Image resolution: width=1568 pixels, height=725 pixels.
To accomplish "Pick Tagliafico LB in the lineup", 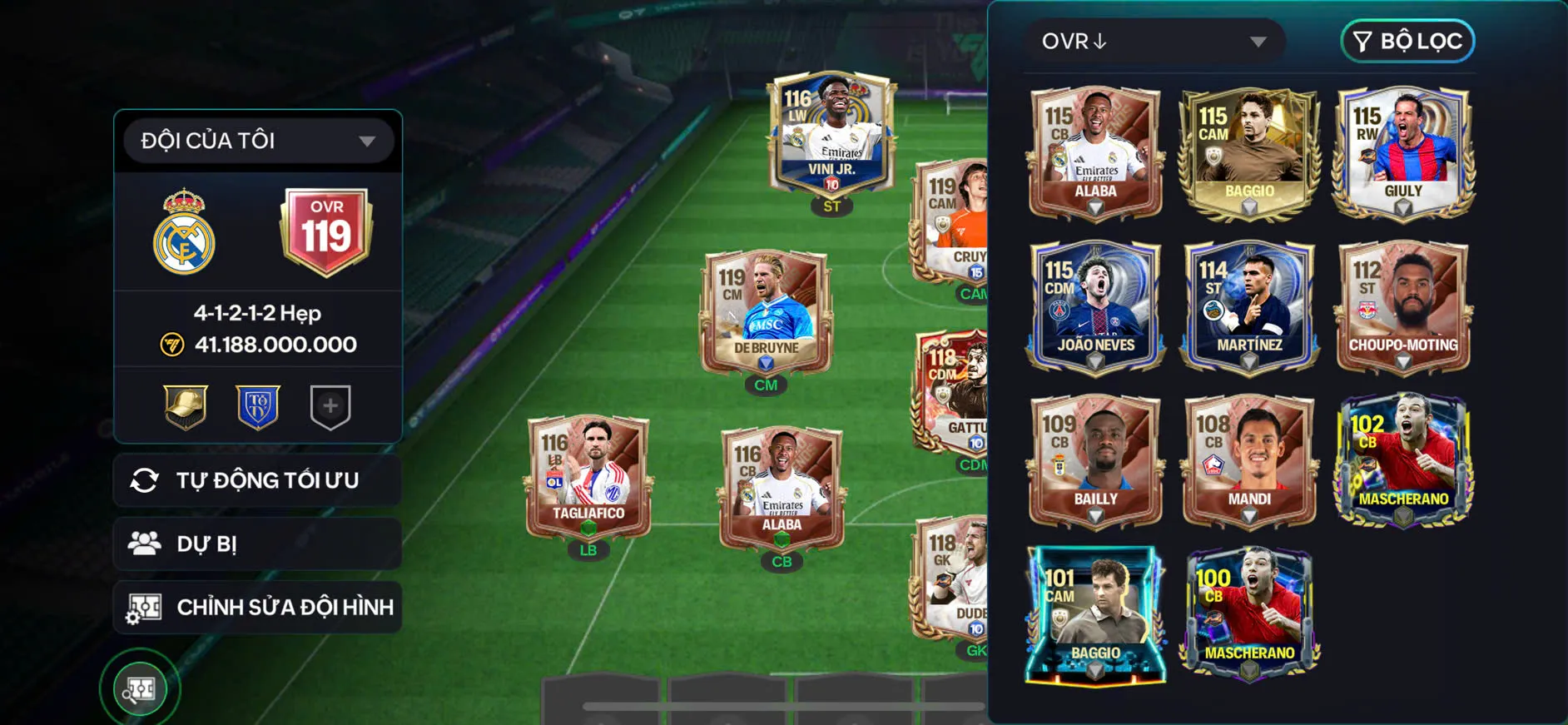I will point(588,477).
